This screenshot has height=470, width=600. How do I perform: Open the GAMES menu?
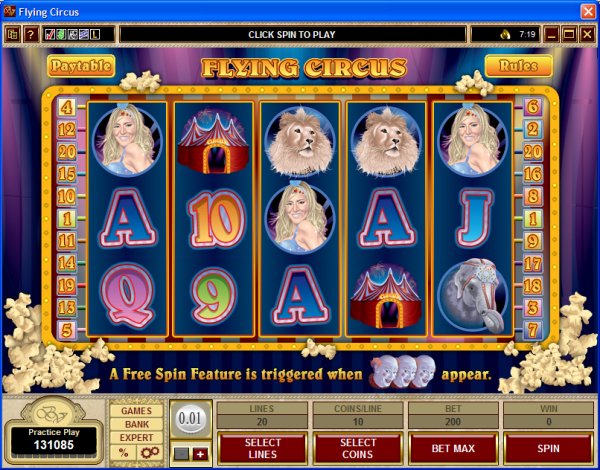(x=136, y=411)
